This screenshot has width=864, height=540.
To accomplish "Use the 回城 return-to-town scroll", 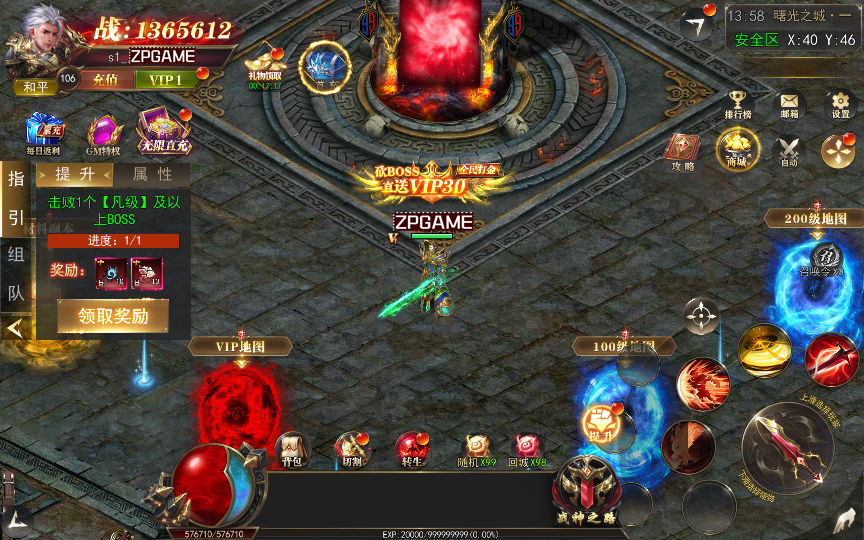I will [x=528, y=446].
